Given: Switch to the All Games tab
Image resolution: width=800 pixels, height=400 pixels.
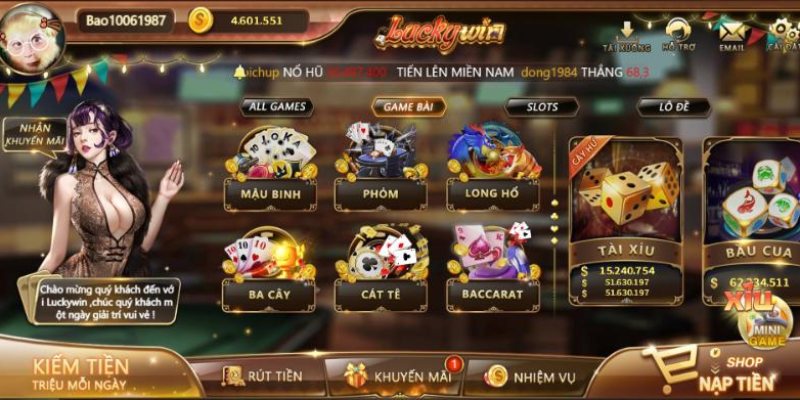Looking at the screenshot, I should (x=275, y=106).
